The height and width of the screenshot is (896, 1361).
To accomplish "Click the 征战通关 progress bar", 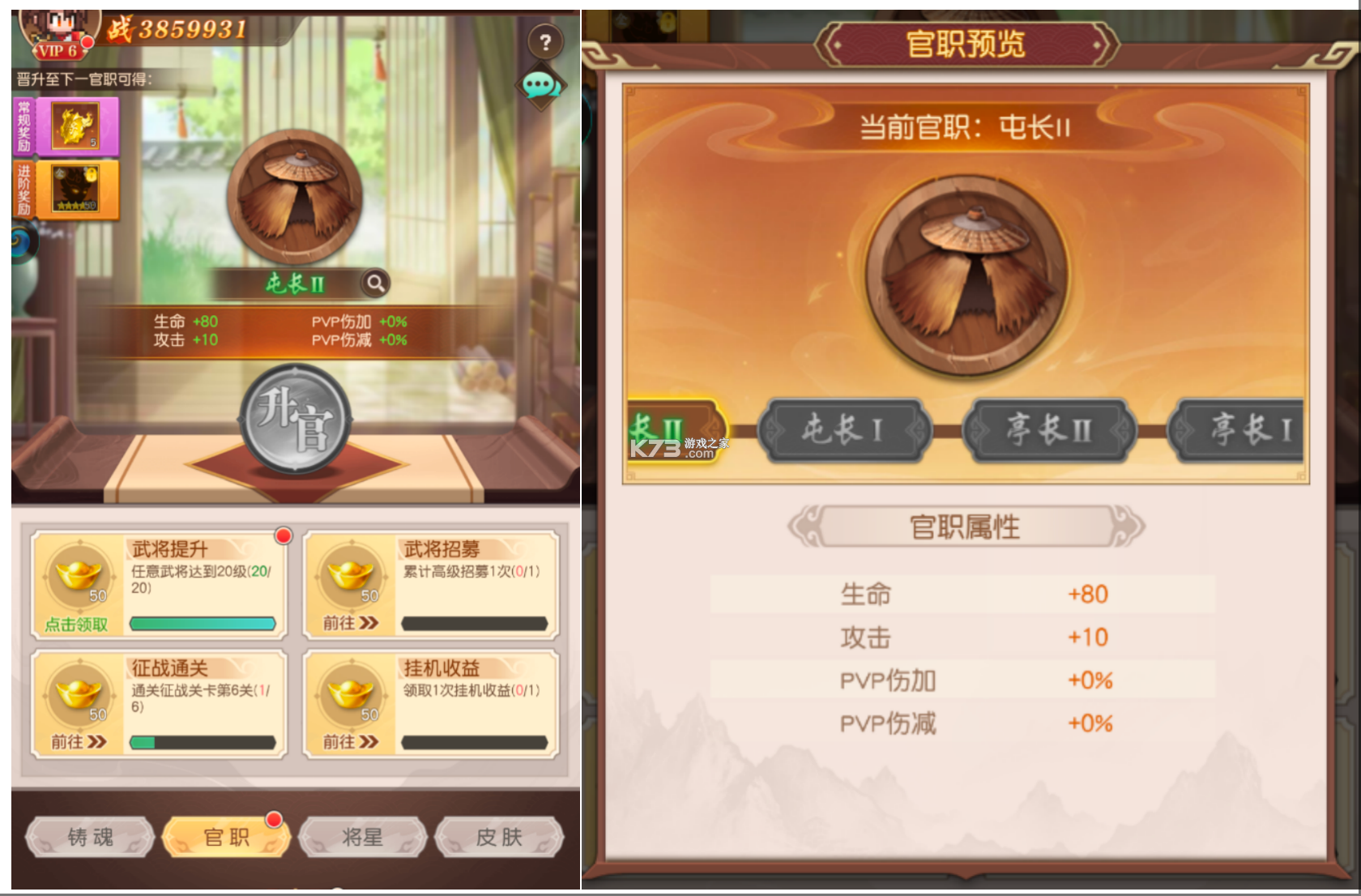I will click(x=203, y=743).
